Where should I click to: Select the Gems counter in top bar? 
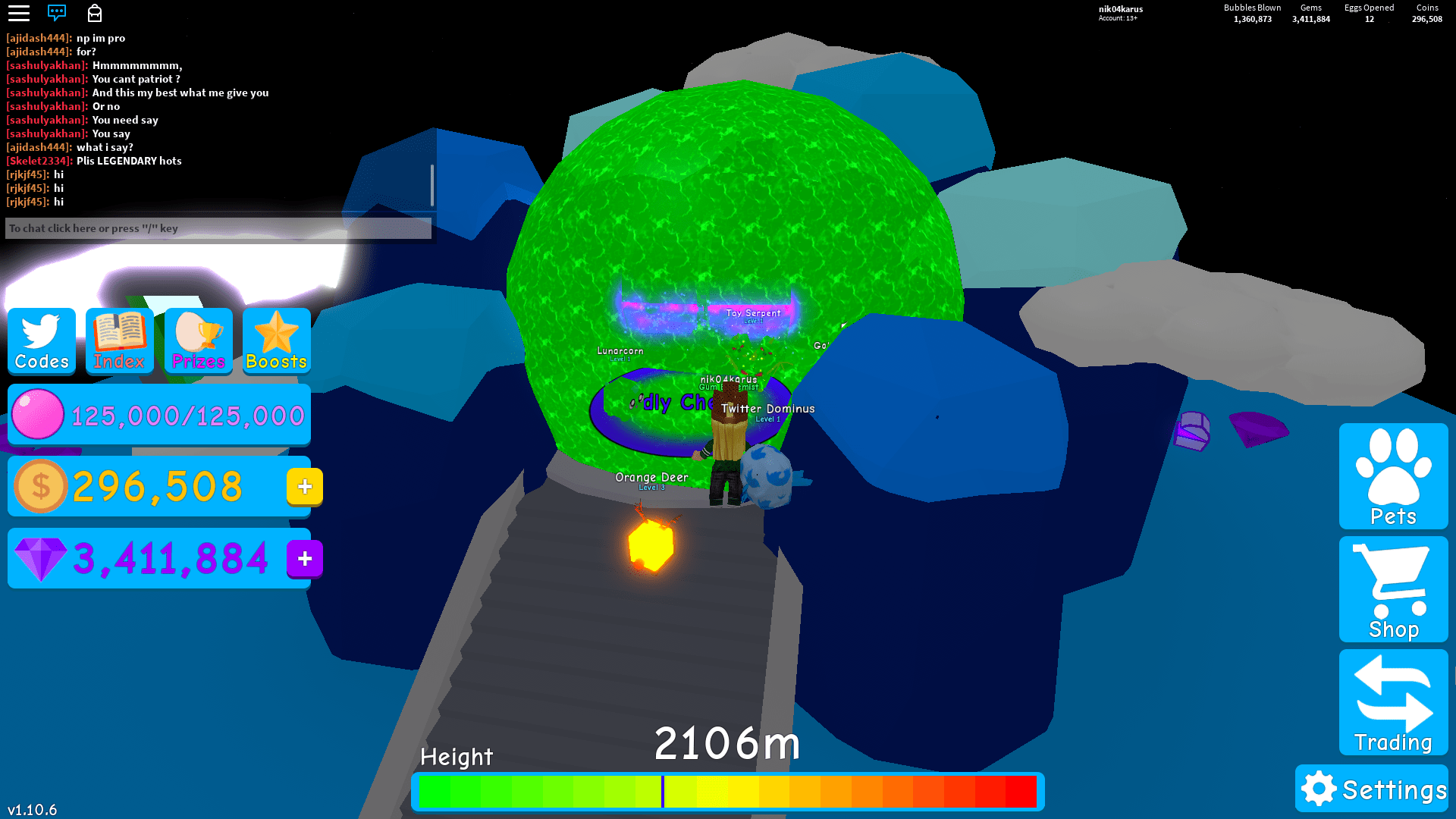[x=1310, y=13]
